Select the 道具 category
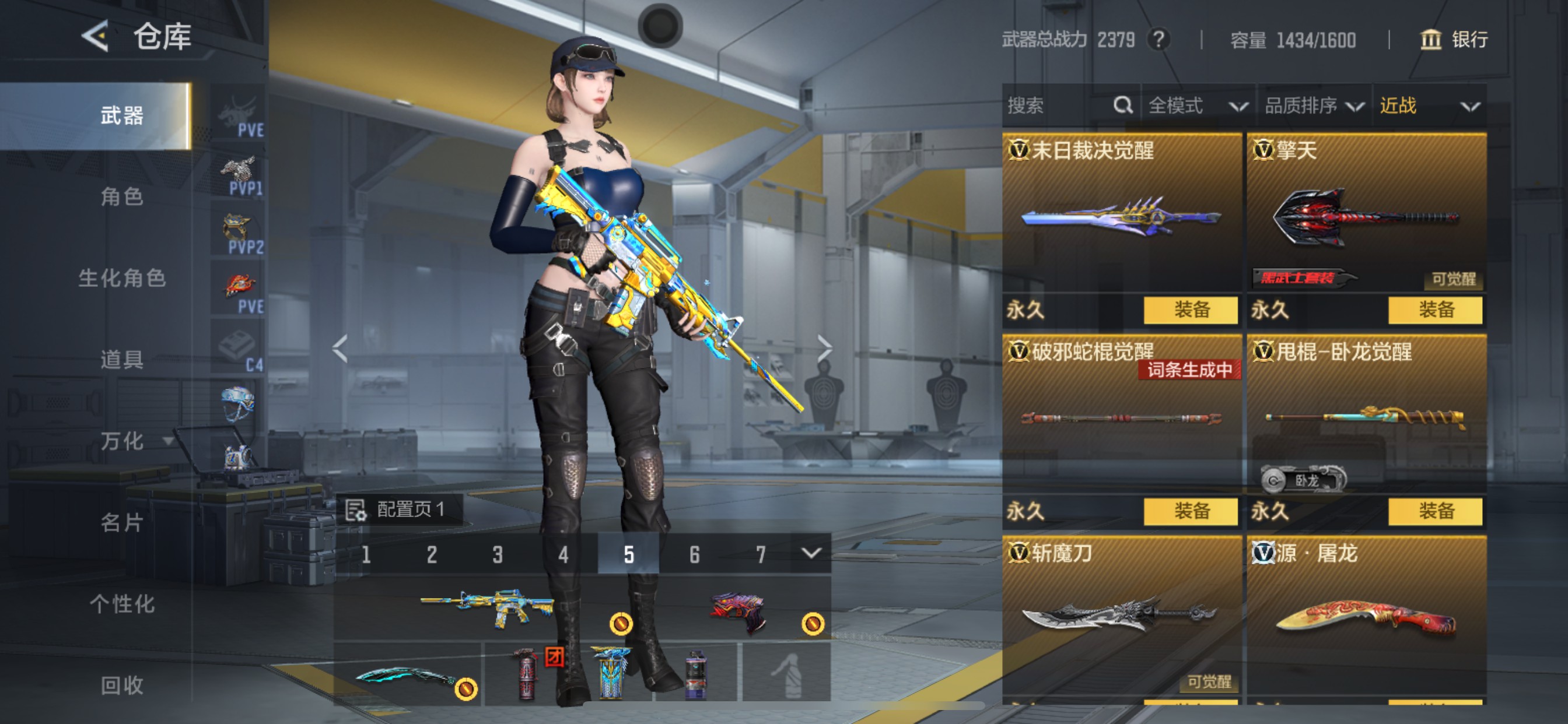1568x724 pixels. pyautogui.click(x=122, y=359)
